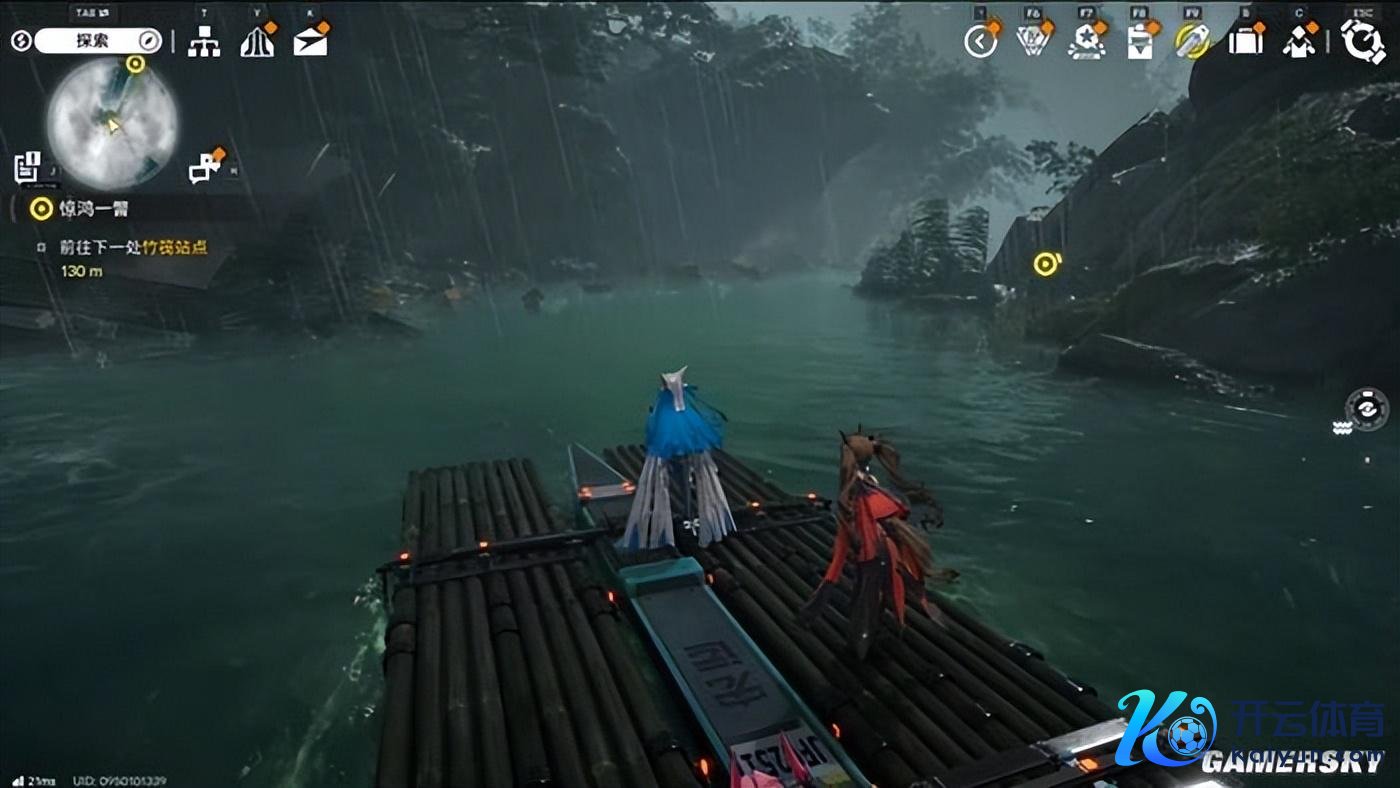Open the chat speech-bubble icon
Viewport: 1400px width, 788px height.
click(x=205, y=168)
